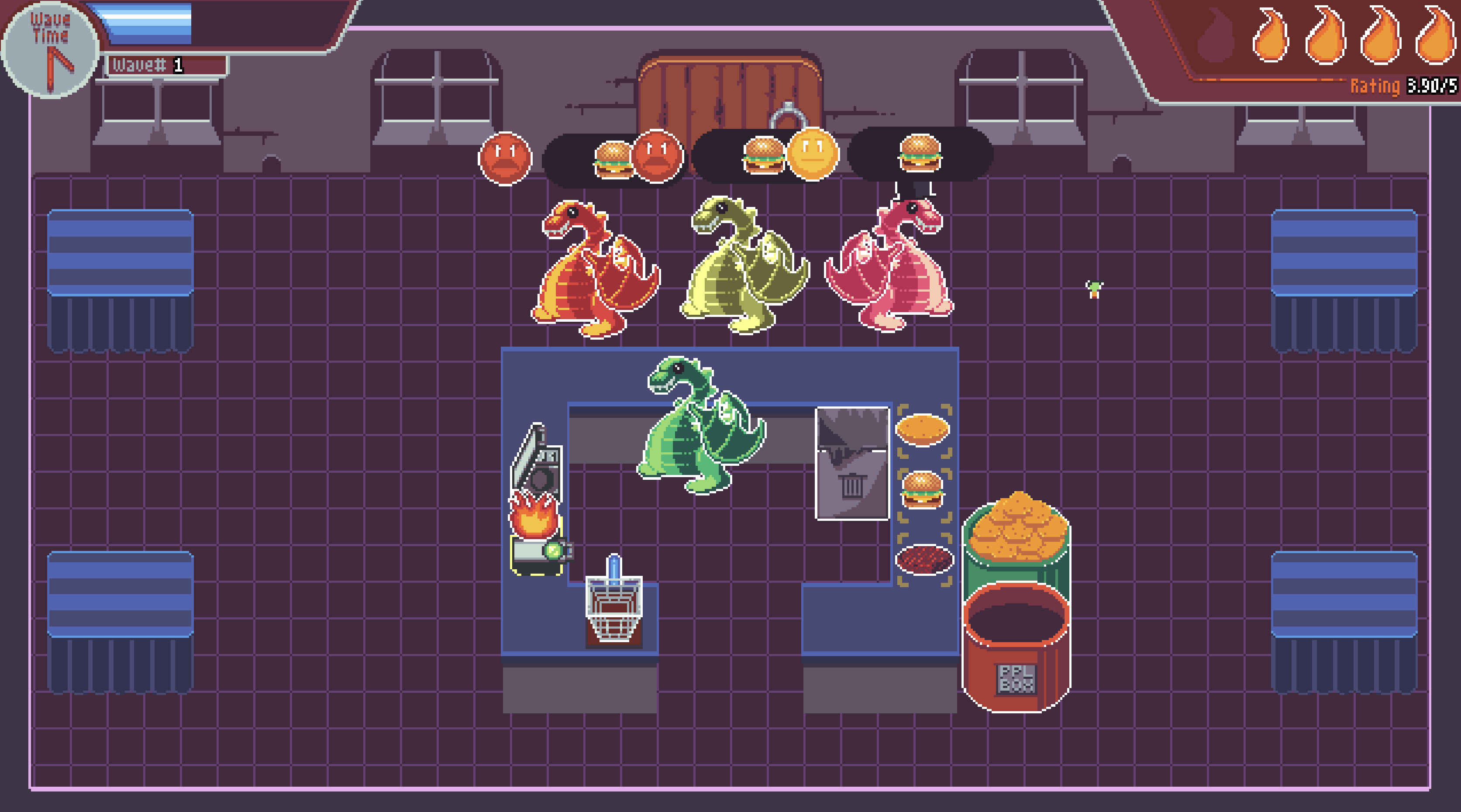Click the trash can bin tile
This screenshot has width=1461, height=812.
pyautogui.click(x=852, y=464)
